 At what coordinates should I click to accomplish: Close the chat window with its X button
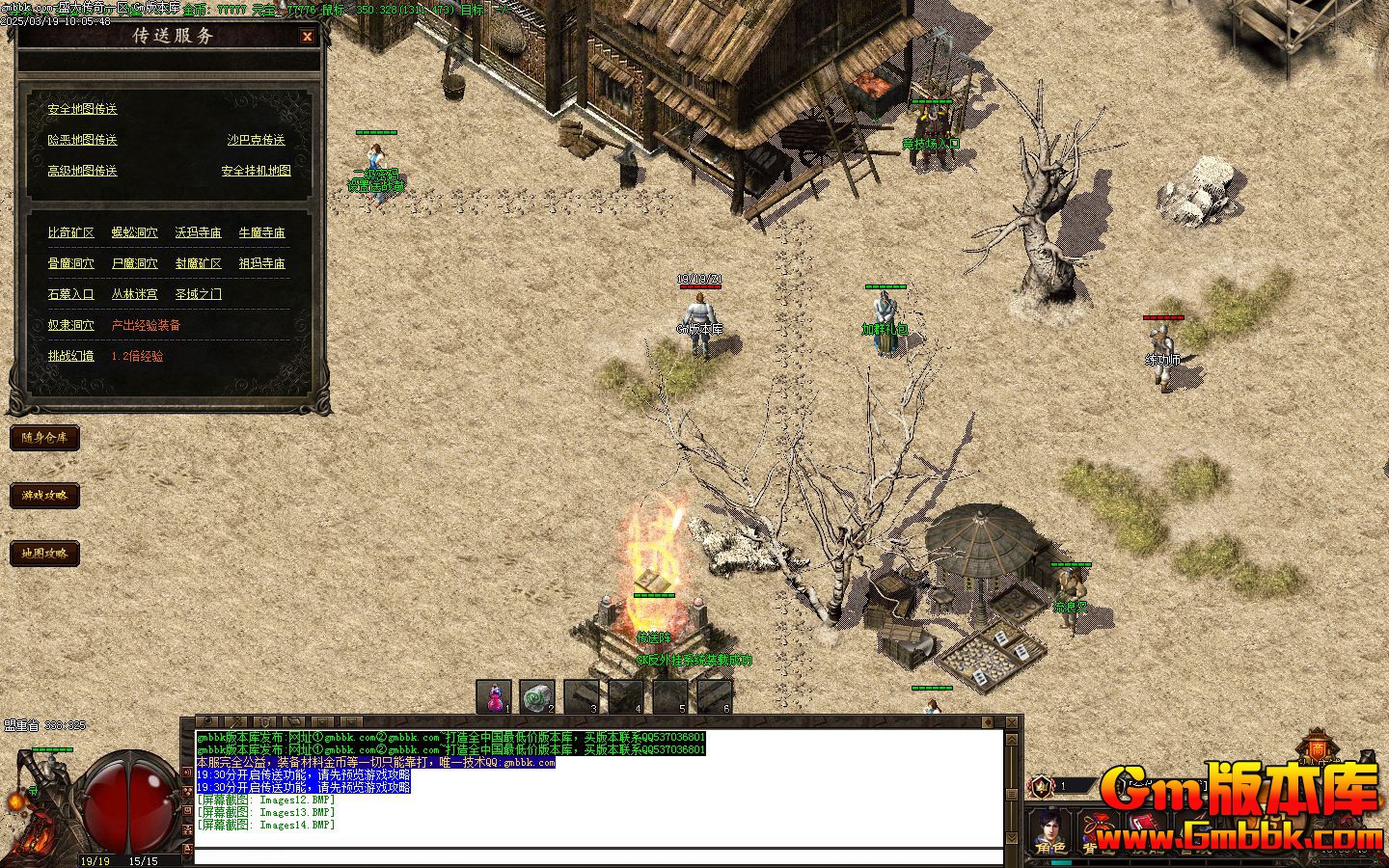click(x=1011, y=721)
